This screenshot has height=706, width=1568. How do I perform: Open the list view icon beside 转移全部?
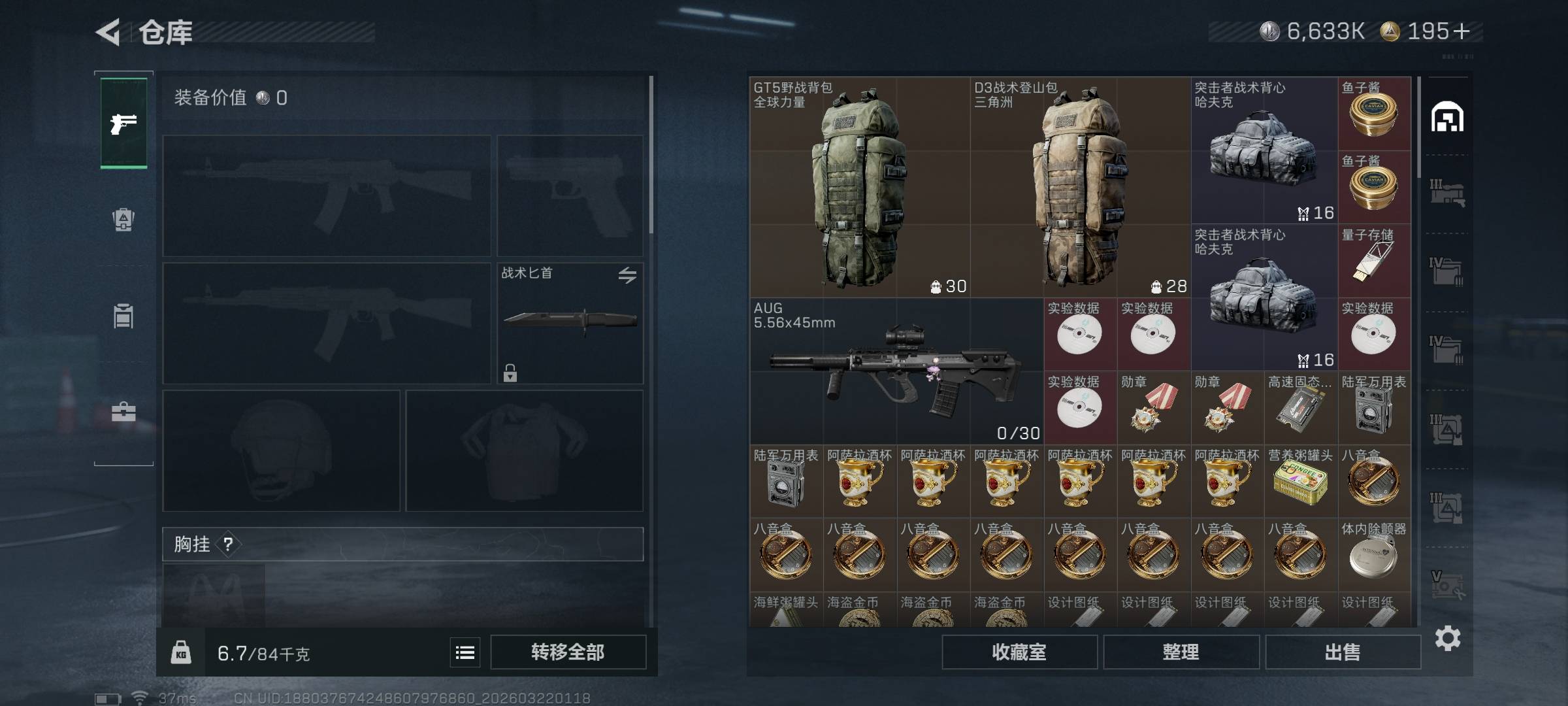pyautogui.click(x=465, y=652)
